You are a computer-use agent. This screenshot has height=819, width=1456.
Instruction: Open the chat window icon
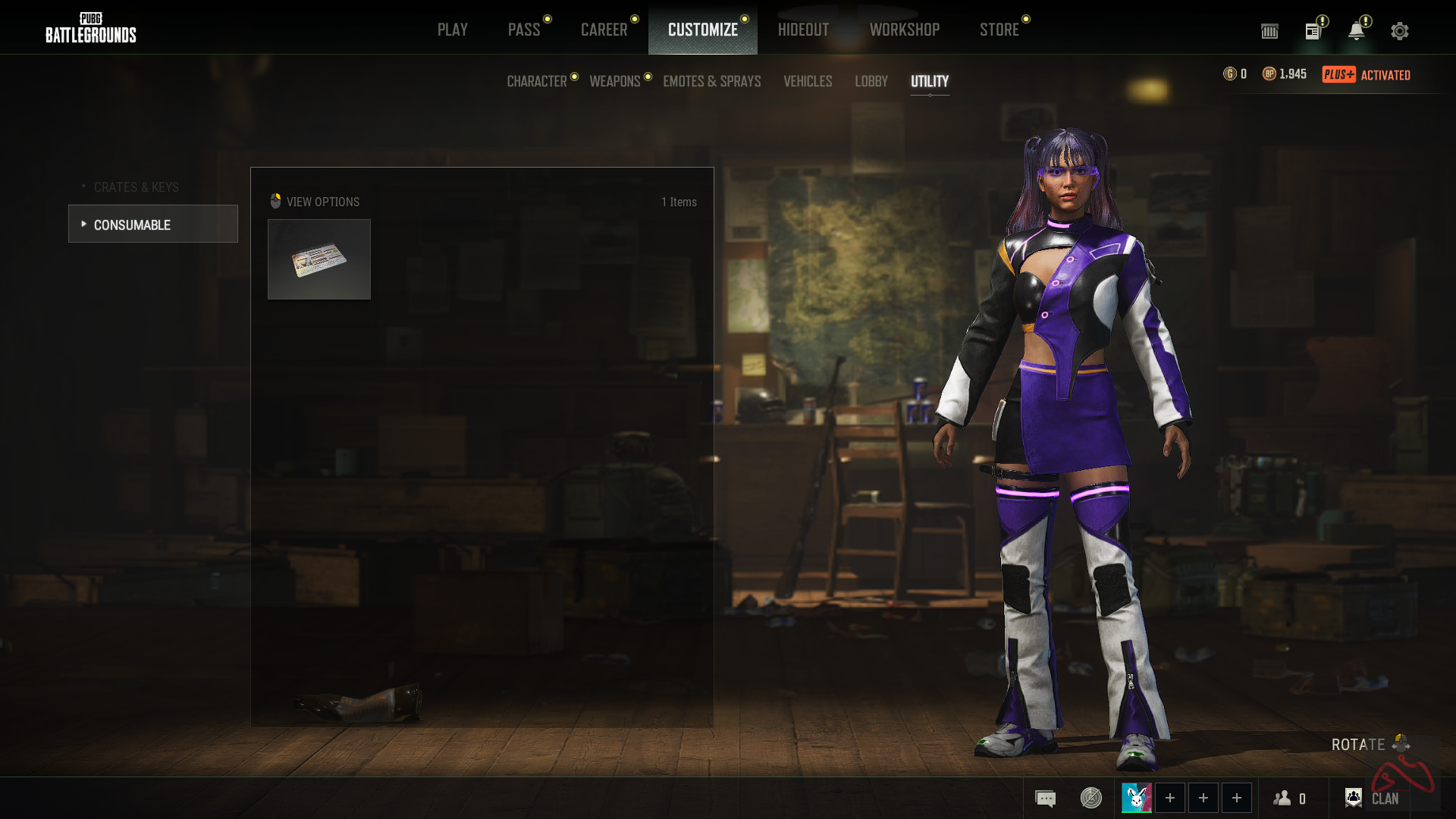(x=1045, y=799)
